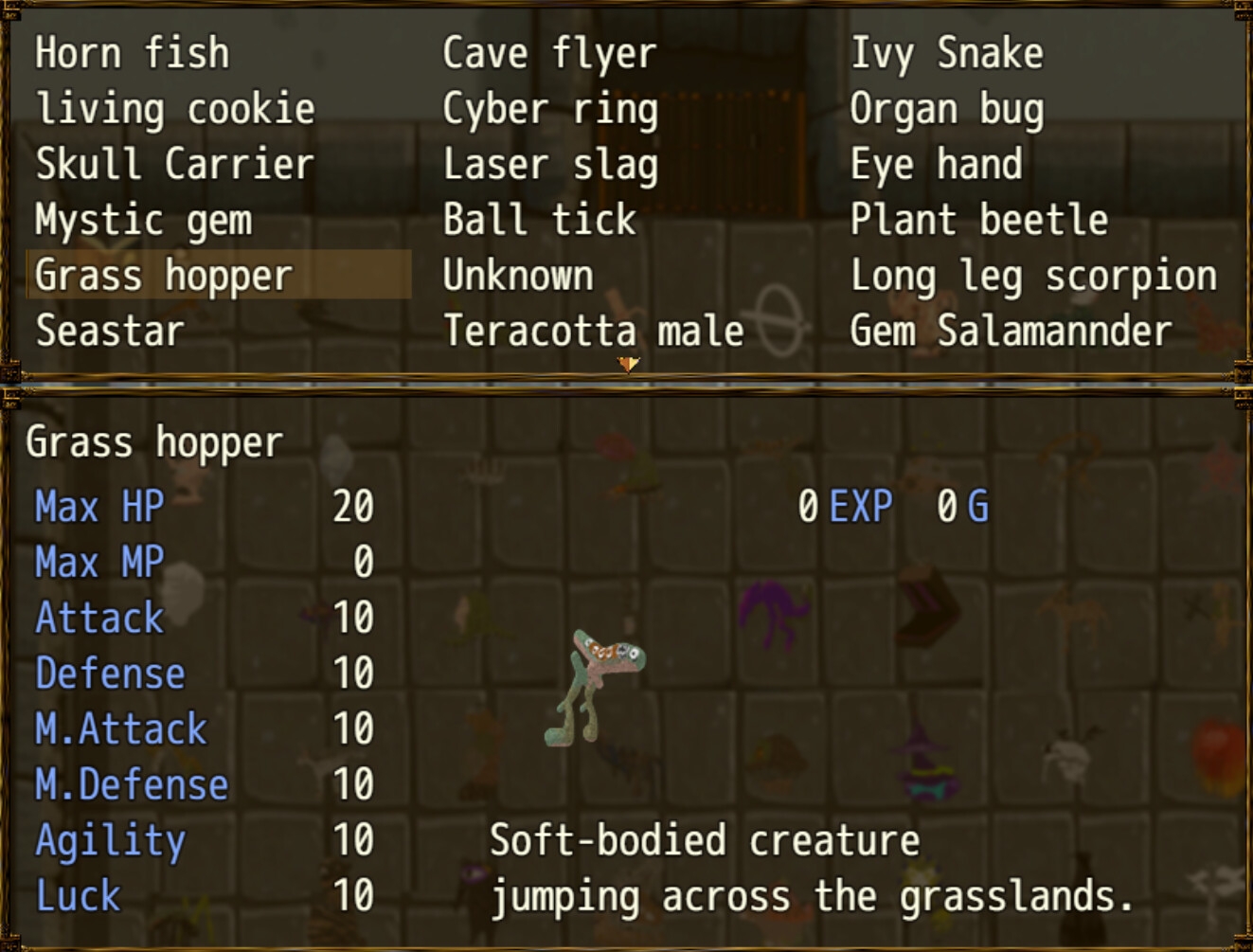Choose living cookie from the list
Viewport: 1253px width, 952px height.
[x=175, y=109]
